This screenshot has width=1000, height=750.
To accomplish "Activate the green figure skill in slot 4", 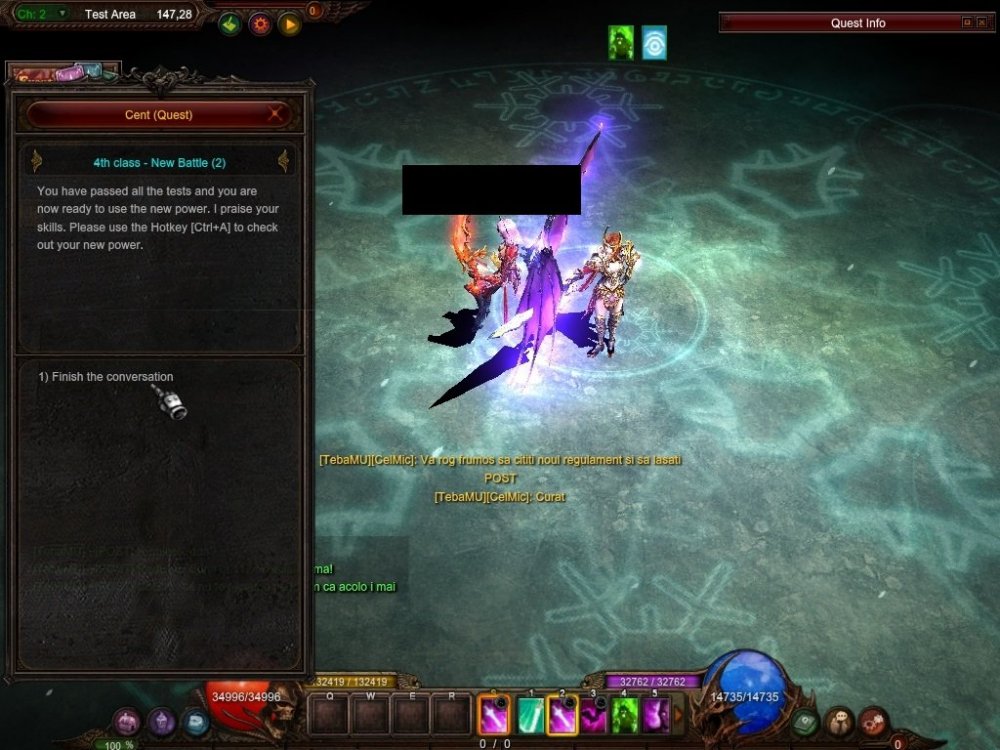I will point(625,715).
